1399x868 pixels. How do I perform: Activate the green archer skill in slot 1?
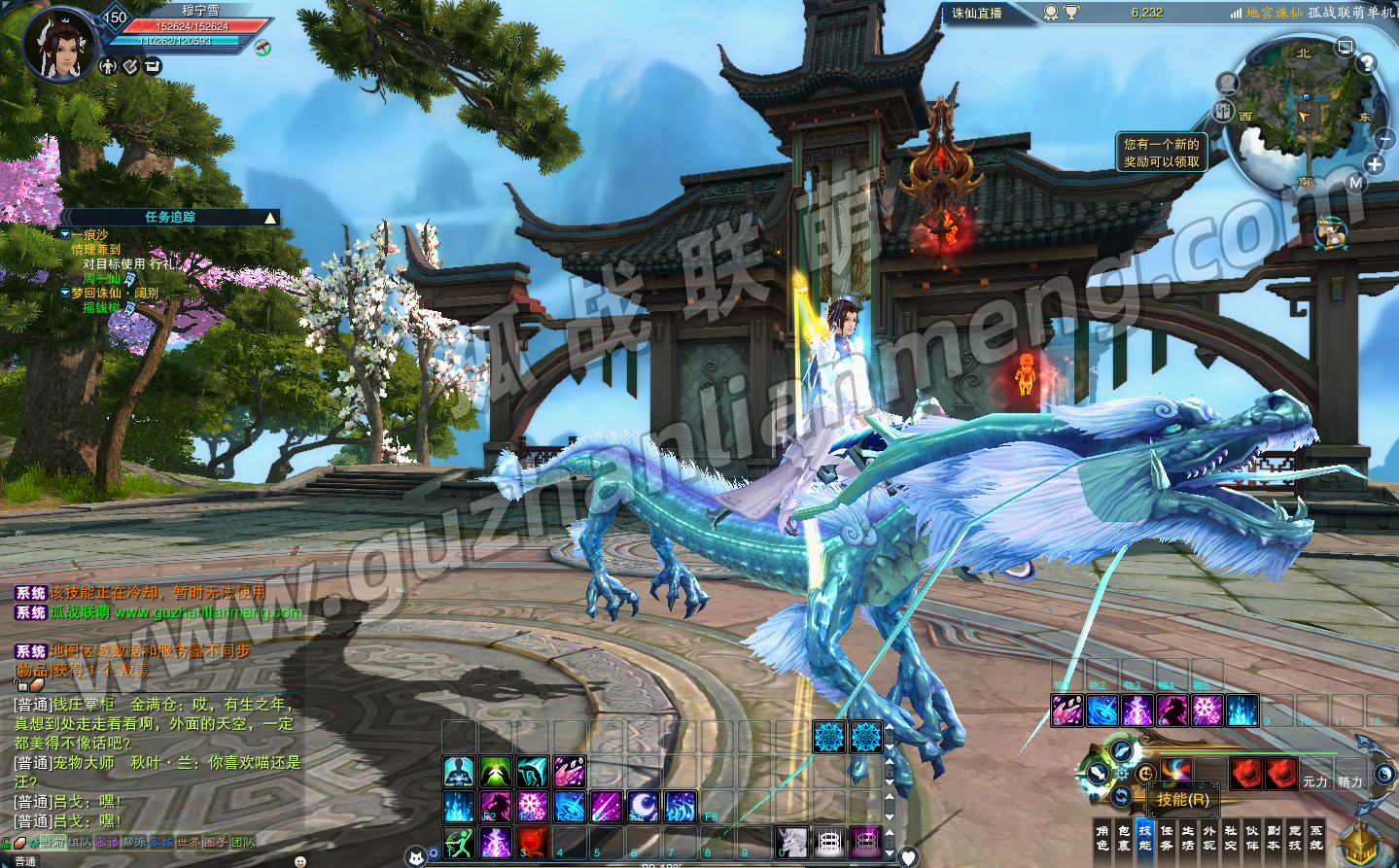(459, 843)
